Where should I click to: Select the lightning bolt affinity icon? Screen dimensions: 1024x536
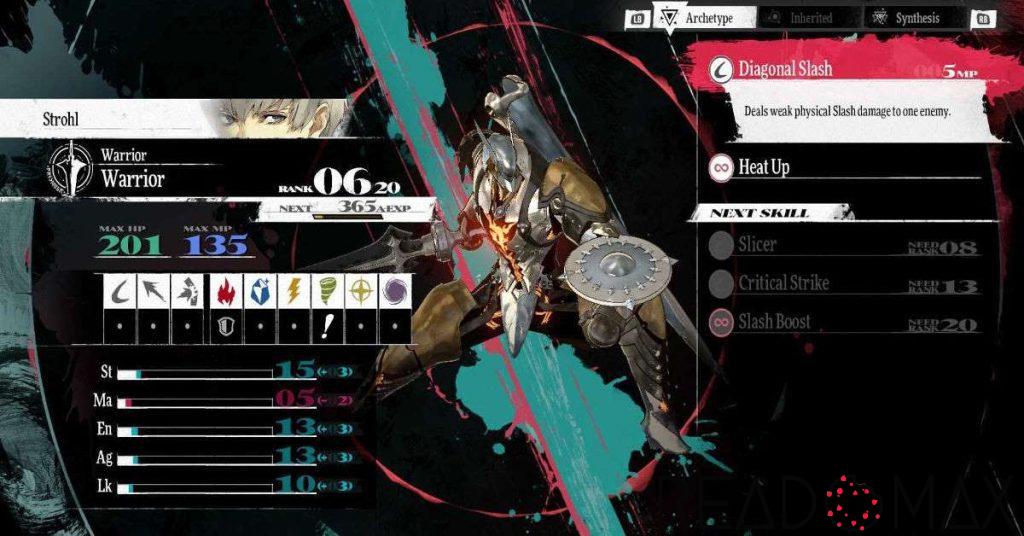(294, 290)
